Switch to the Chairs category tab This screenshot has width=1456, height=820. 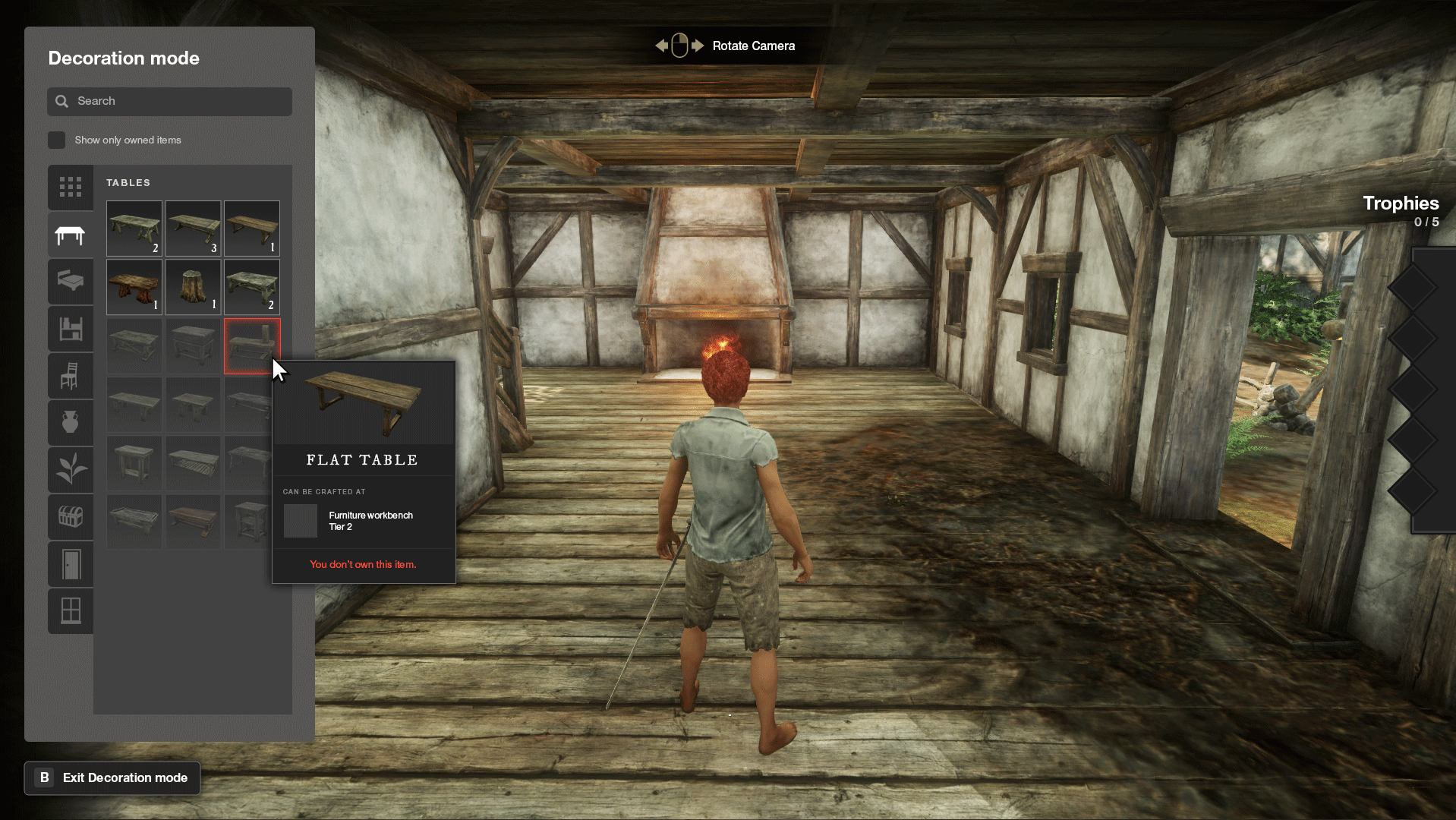pos(71,376)
